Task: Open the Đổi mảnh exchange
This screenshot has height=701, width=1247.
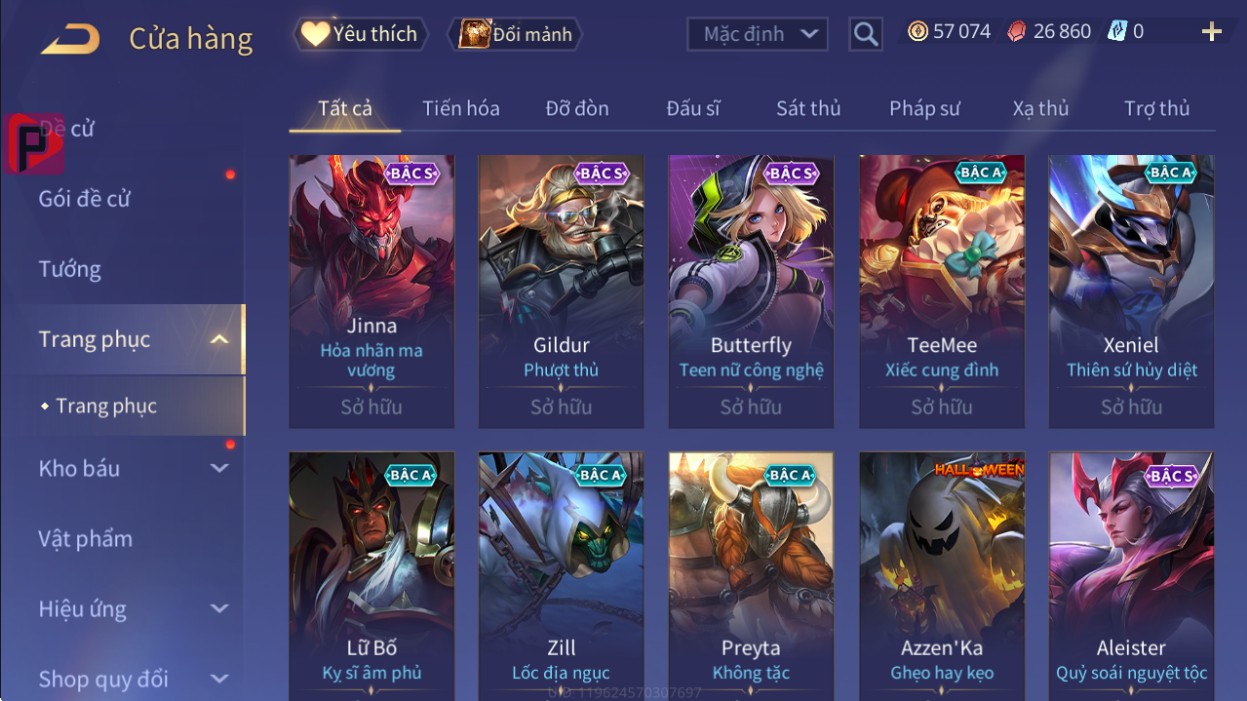Action: (x=515, y=34)
